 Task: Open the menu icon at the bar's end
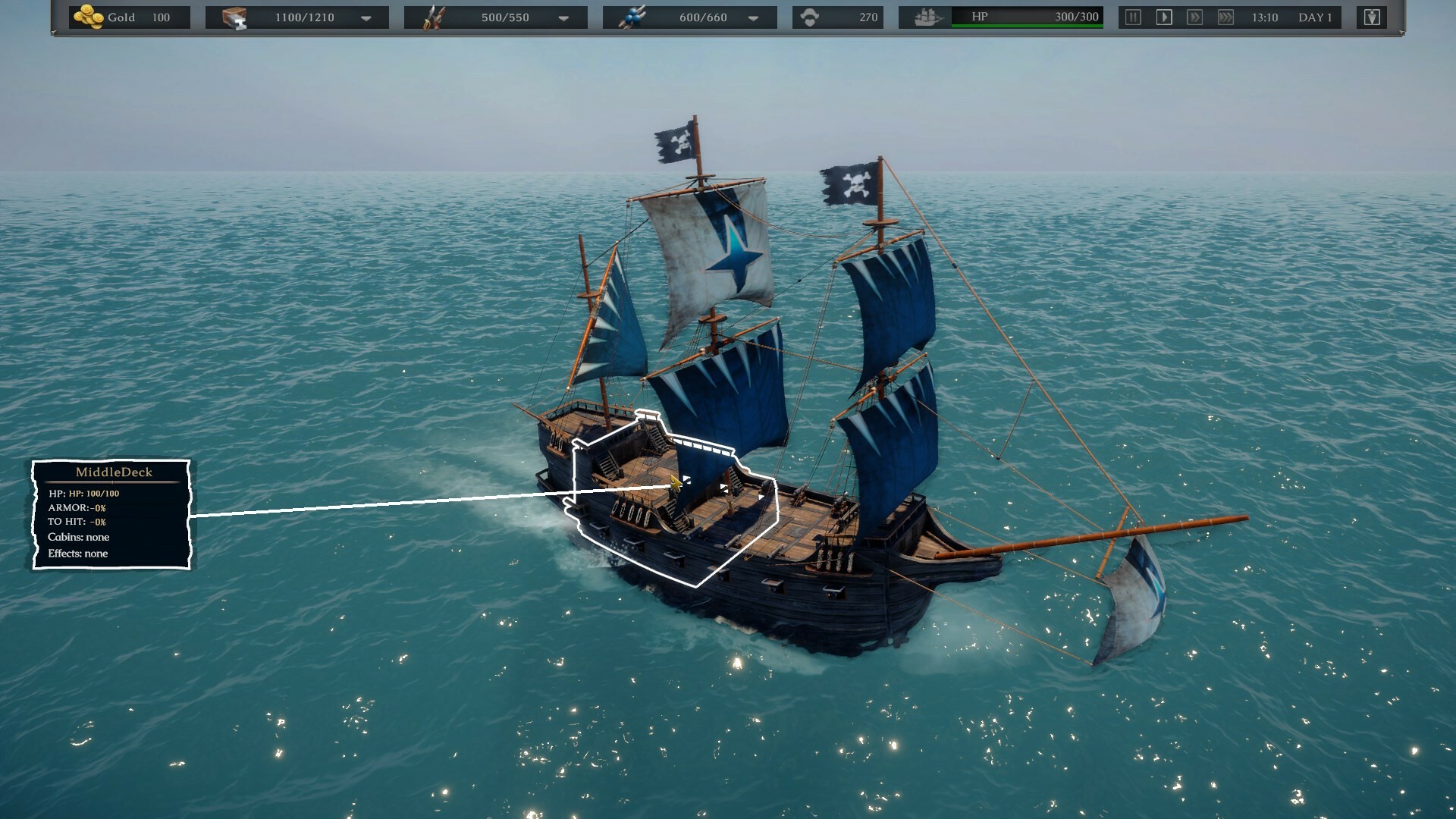1372,17
